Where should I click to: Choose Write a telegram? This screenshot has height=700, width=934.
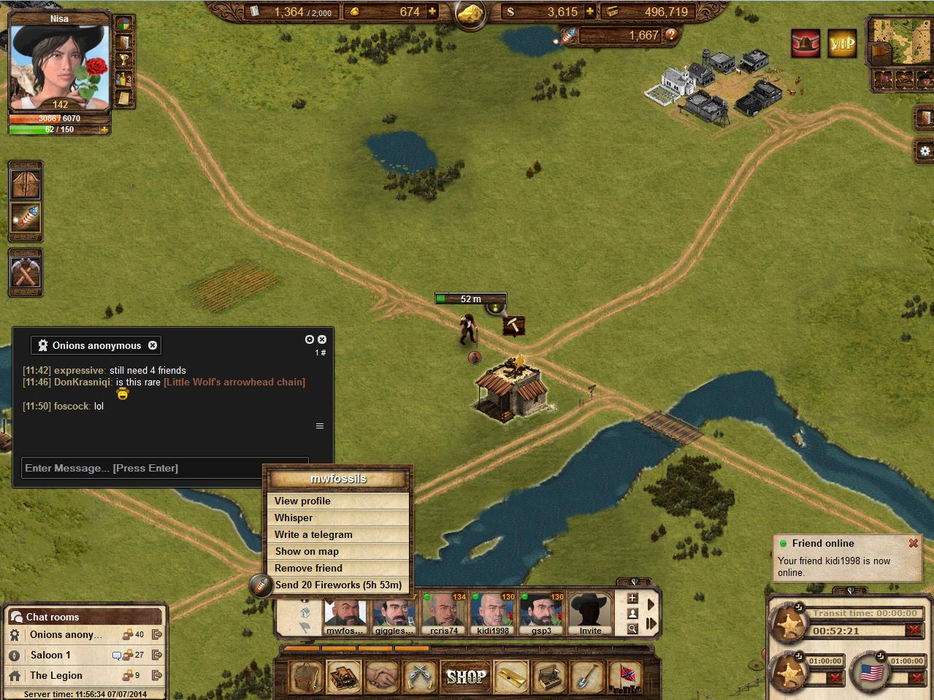tap(313, 535)
